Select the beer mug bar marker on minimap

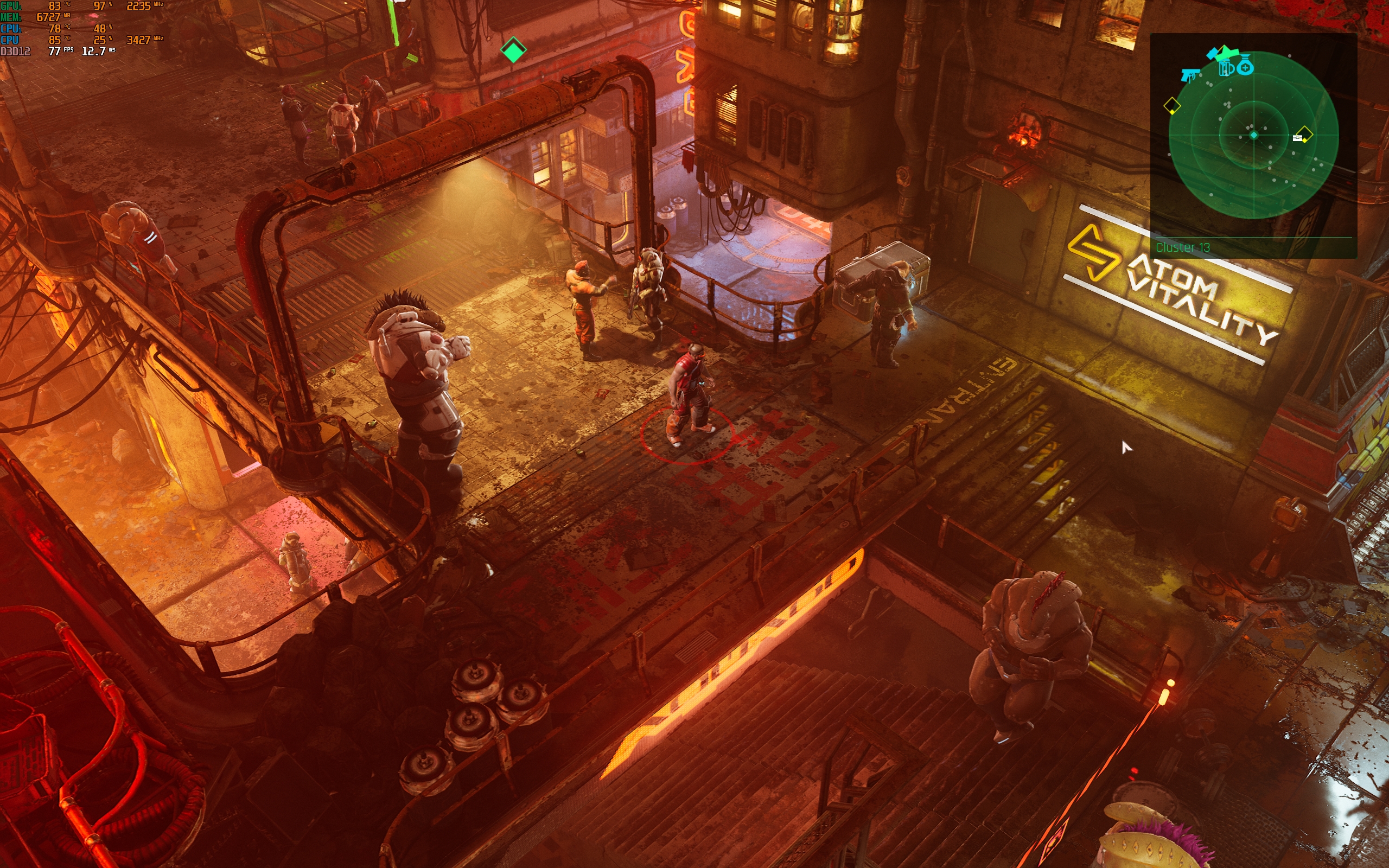pyautogui.click(x=1226, y=68)
